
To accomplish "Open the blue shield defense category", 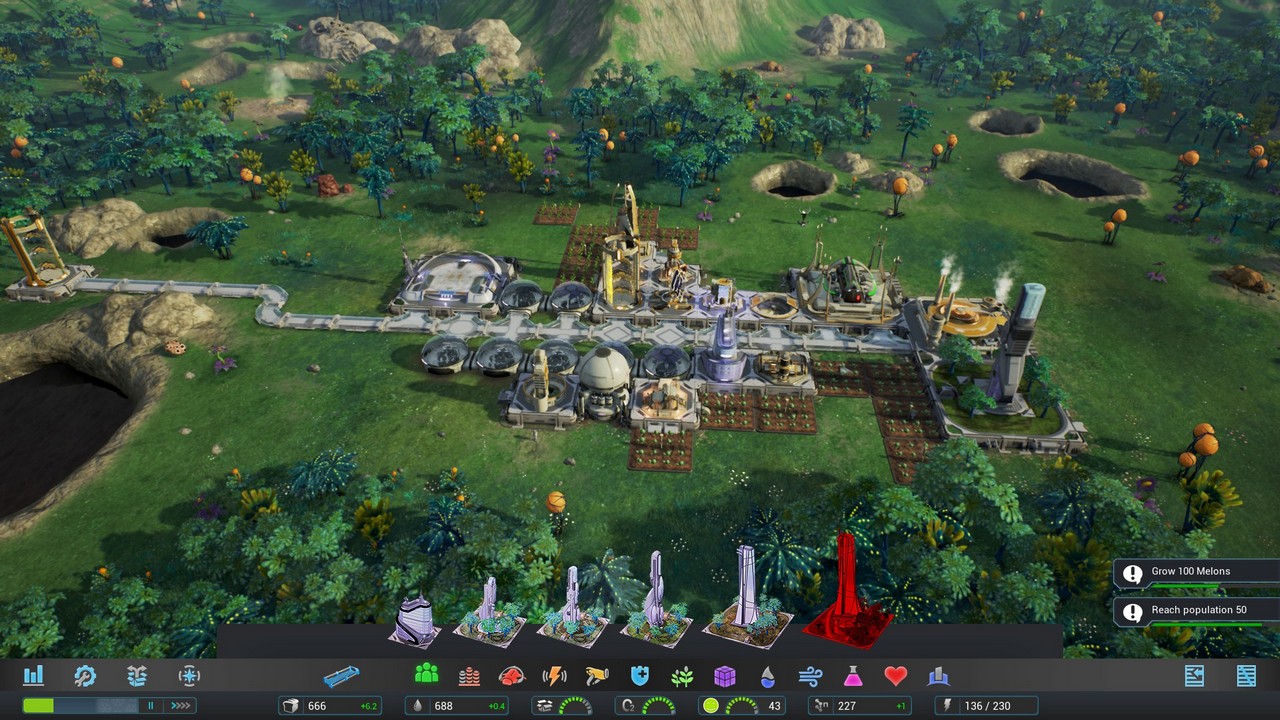I will coord(640,676).
